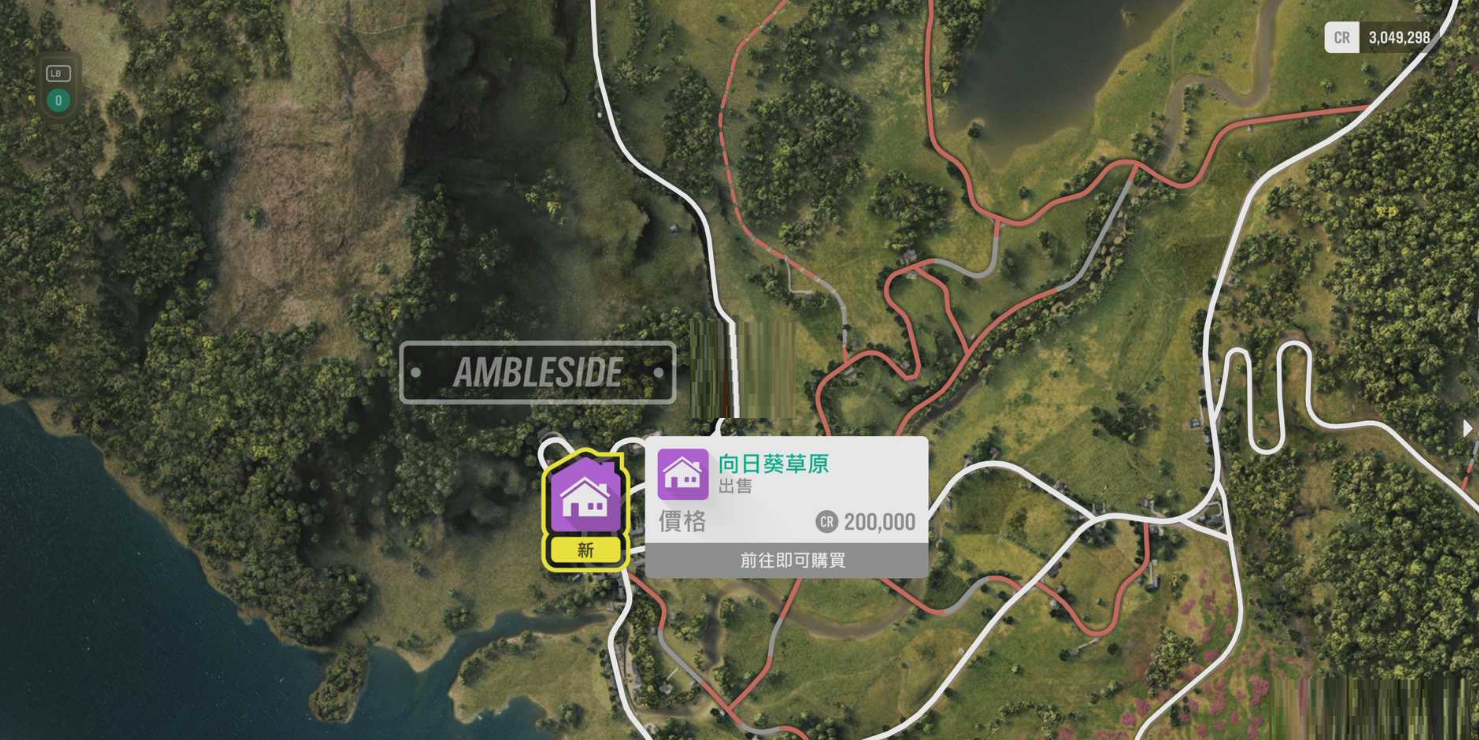Click the house icon inside the tooltip card
Screen dimensions: 1479x740
tap(683, 474)
